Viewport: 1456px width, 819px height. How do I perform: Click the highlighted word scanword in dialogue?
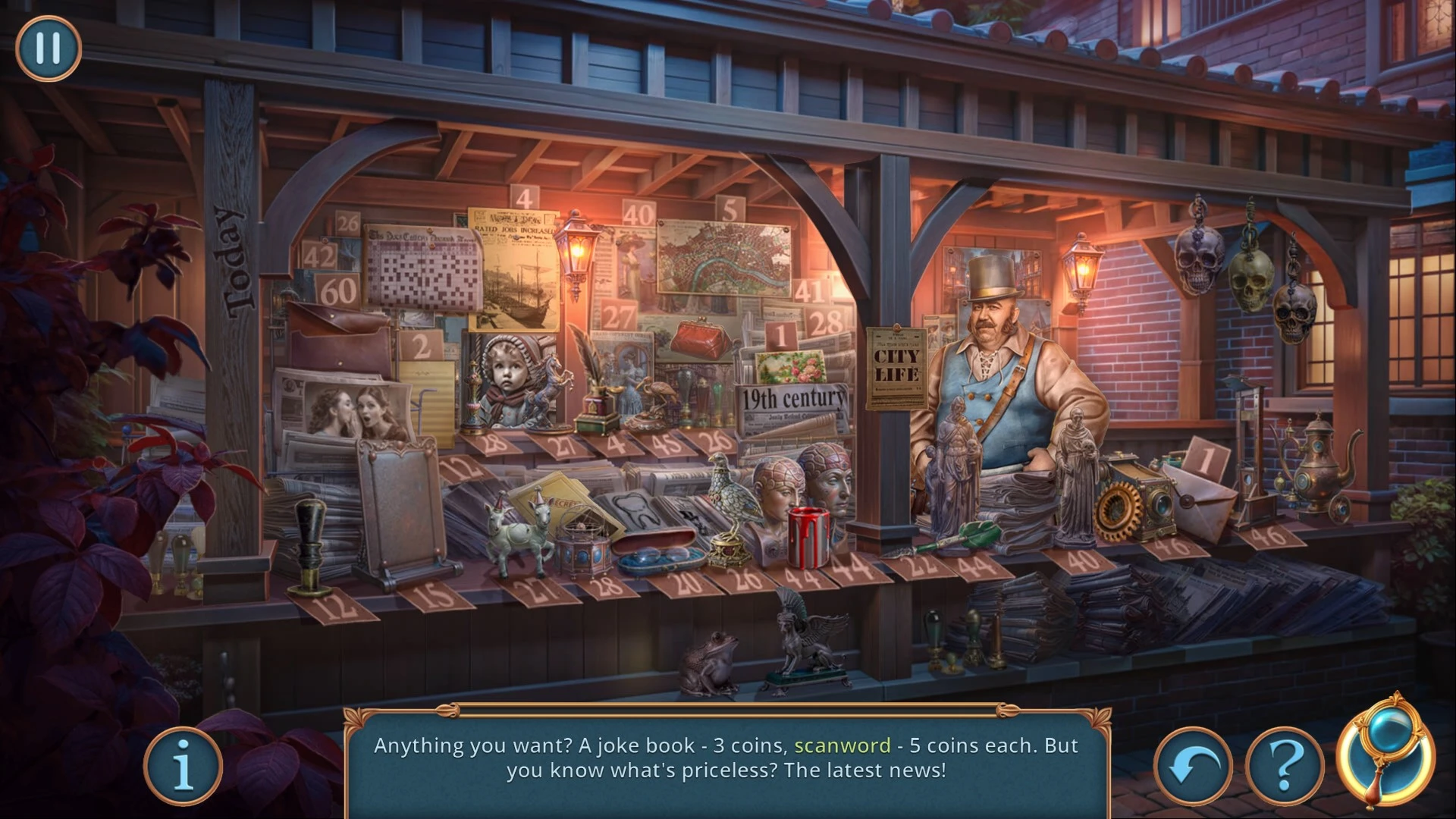842,745
